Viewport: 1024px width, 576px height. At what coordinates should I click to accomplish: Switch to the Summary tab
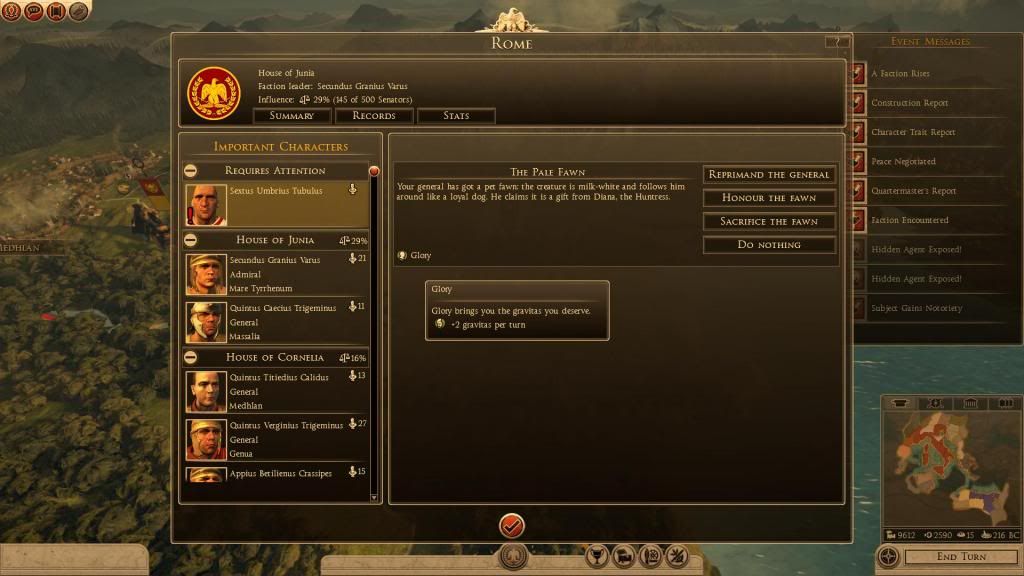point(292,116)
